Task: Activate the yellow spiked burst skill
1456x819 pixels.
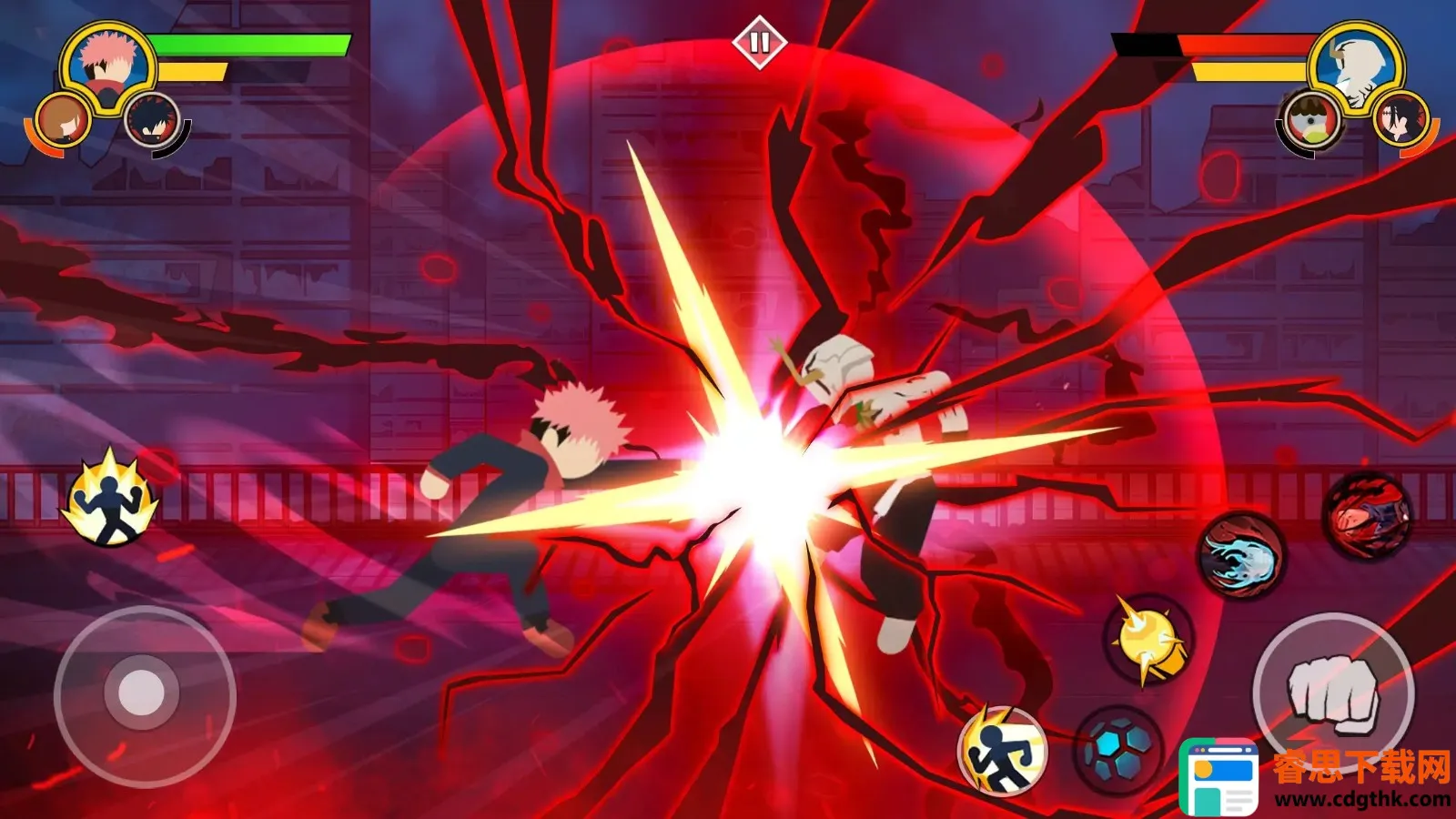Action: coord(1147,638)
